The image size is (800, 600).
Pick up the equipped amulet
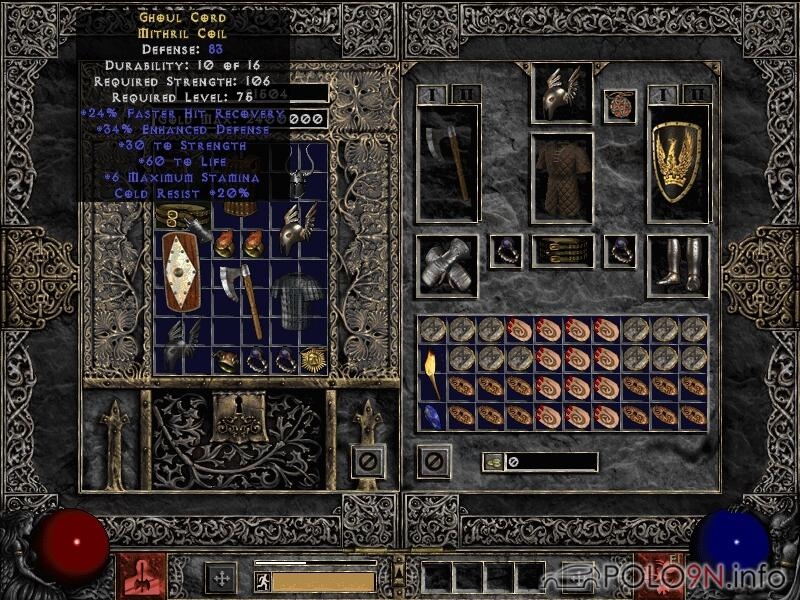[x=619, y=105]
